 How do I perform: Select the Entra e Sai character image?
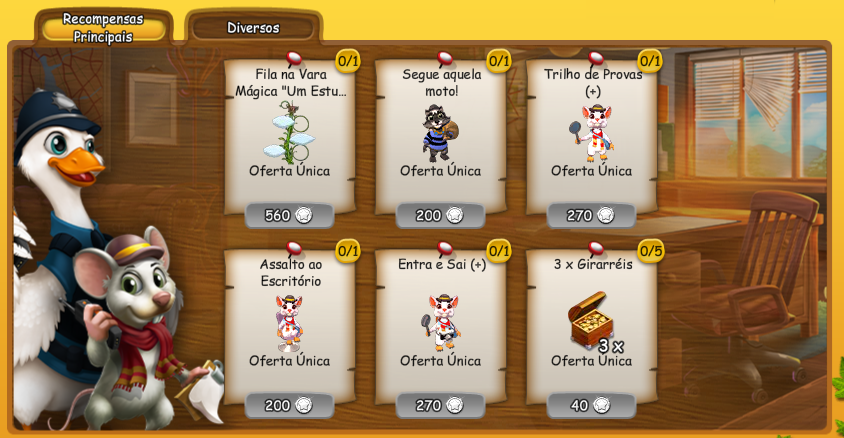click(441, 321)
